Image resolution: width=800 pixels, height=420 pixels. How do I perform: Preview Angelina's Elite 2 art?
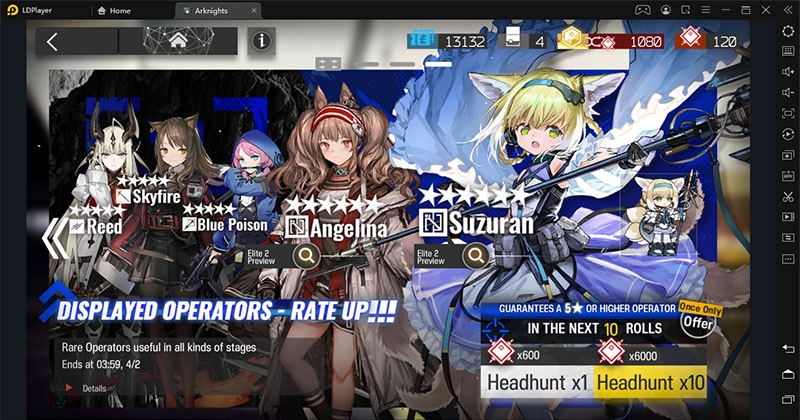pyautogui.click(x=308, y=256)
